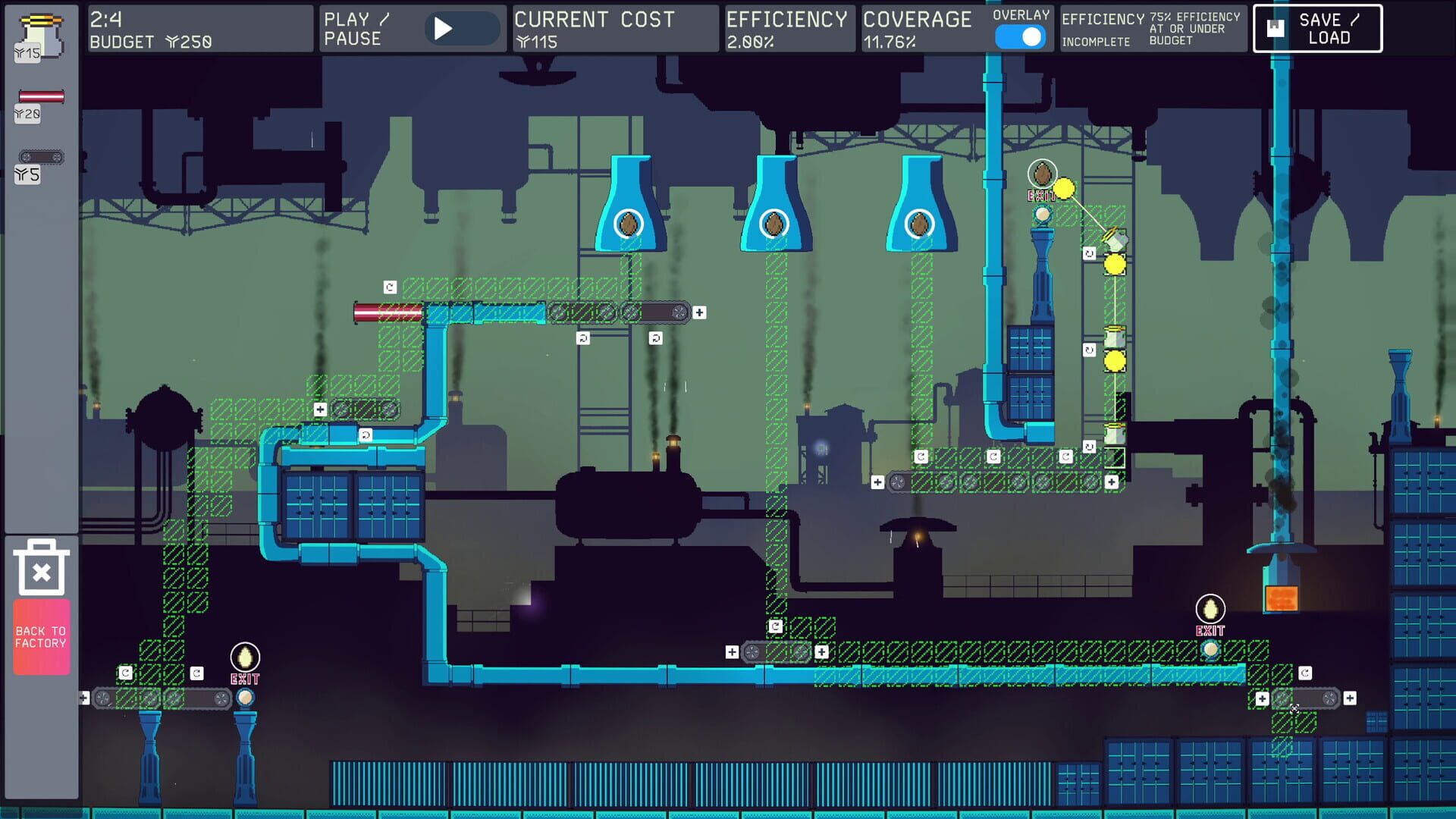The image size is (1456, 819).
Task: Click the rotate arrow under the upper conveyor
Action: click(582, 339)
